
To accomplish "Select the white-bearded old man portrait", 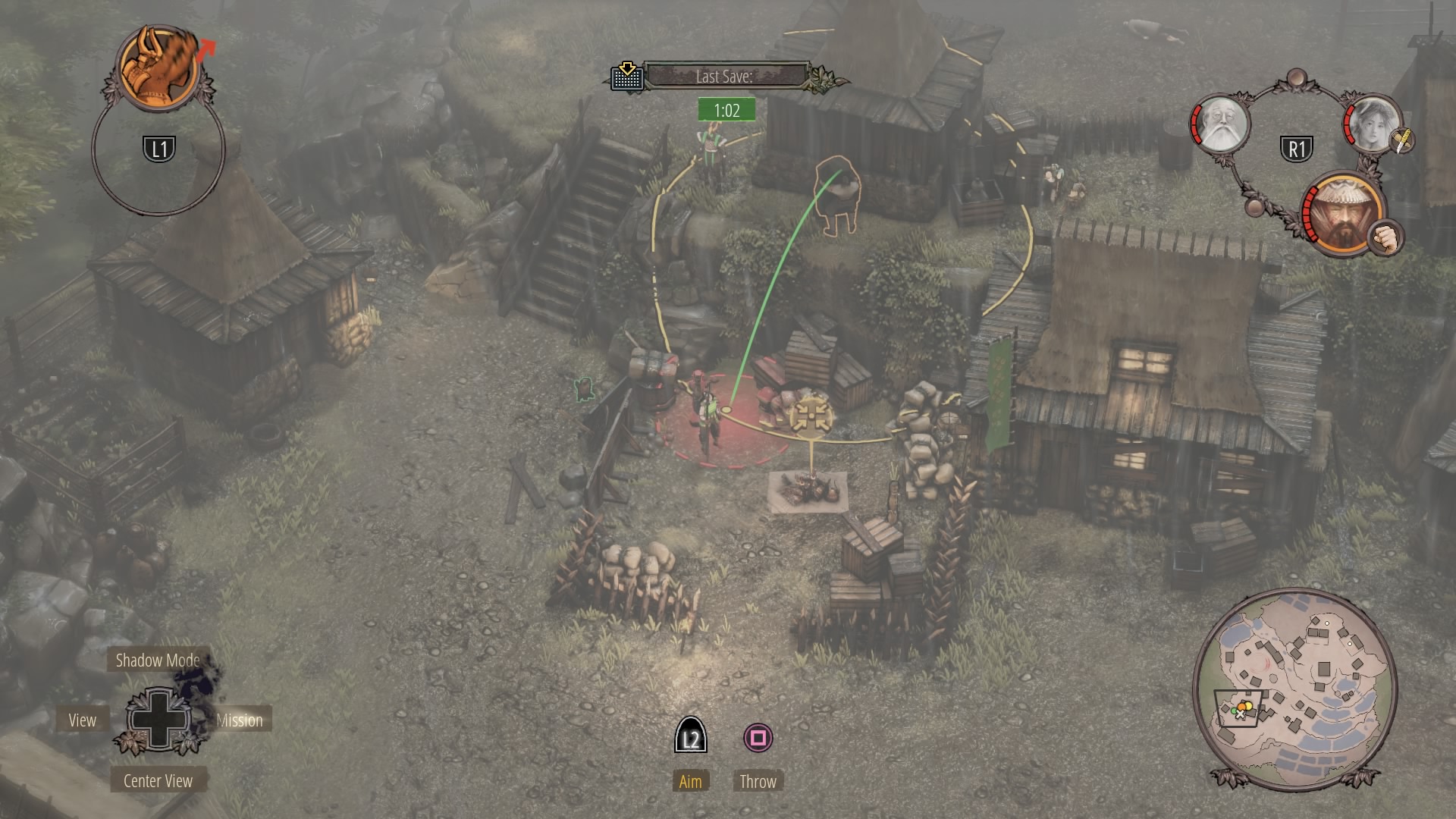I will coord(1222,125).
